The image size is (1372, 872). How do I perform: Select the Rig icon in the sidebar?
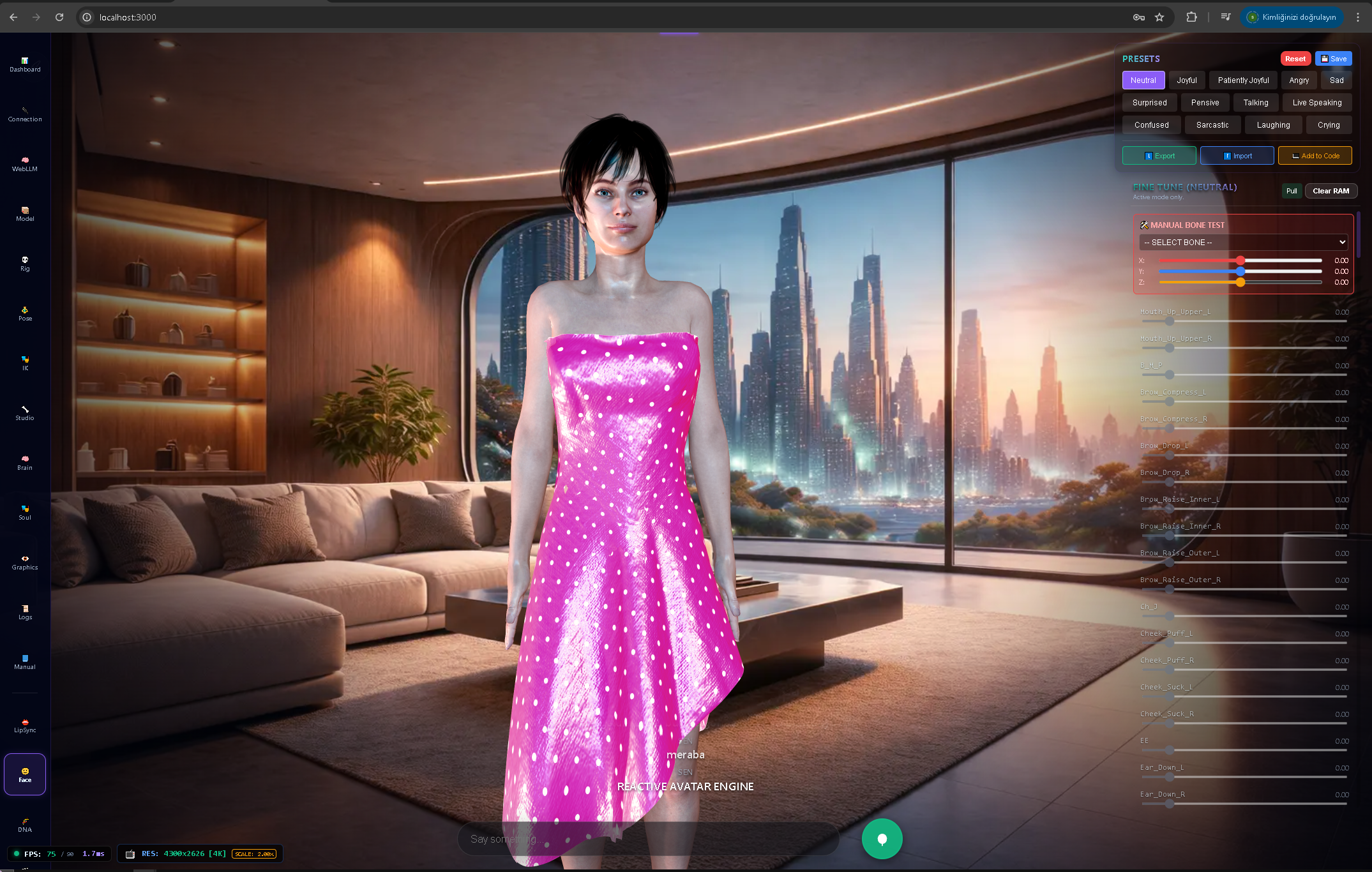pyautogui.click(x=24, y=264)
